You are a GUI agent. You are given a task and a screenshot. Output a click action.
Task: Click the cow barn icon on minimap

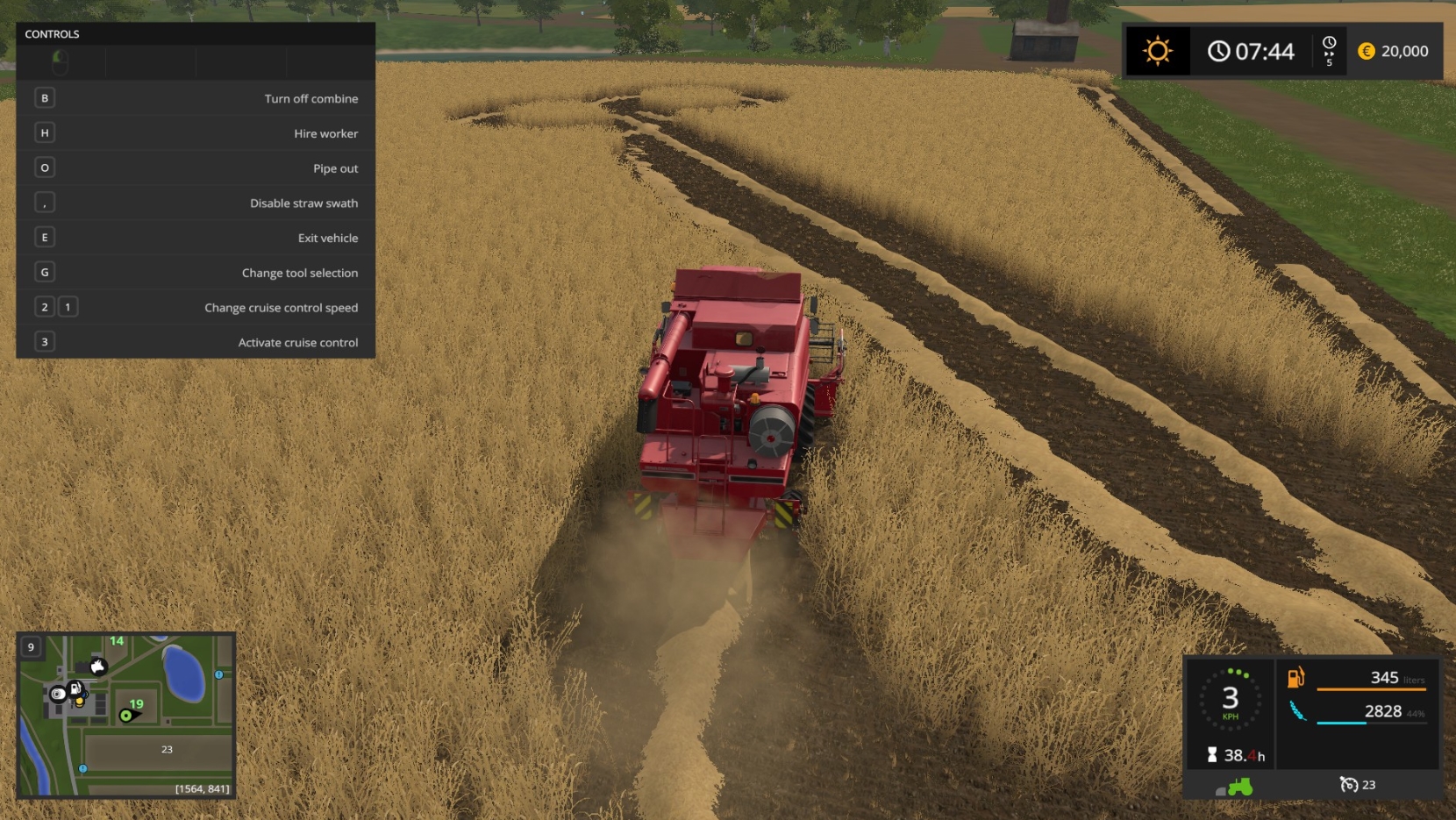coord(98,667)
